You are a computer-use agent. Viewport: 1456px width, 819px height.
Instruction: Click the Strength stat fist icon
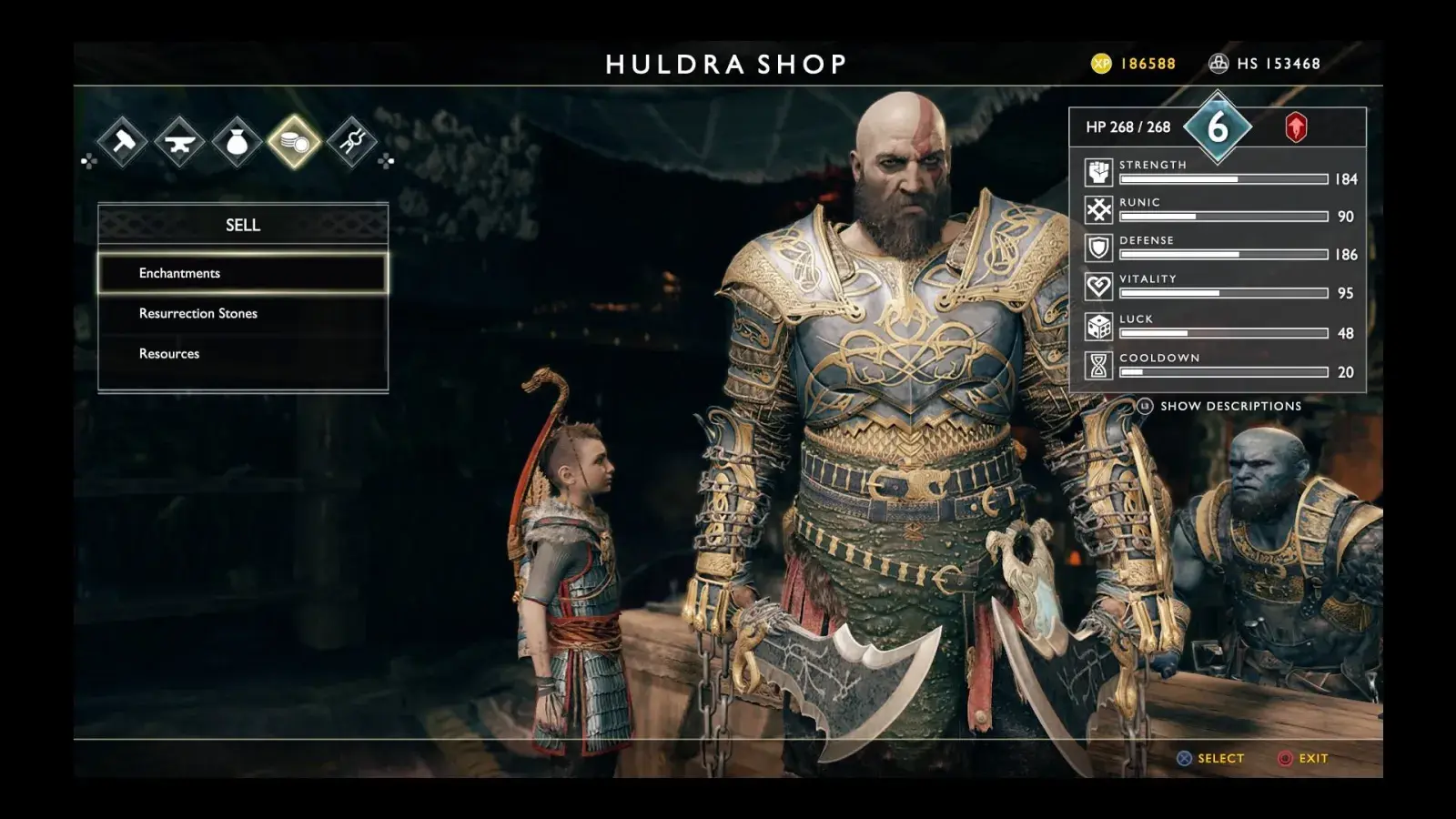1098,172
